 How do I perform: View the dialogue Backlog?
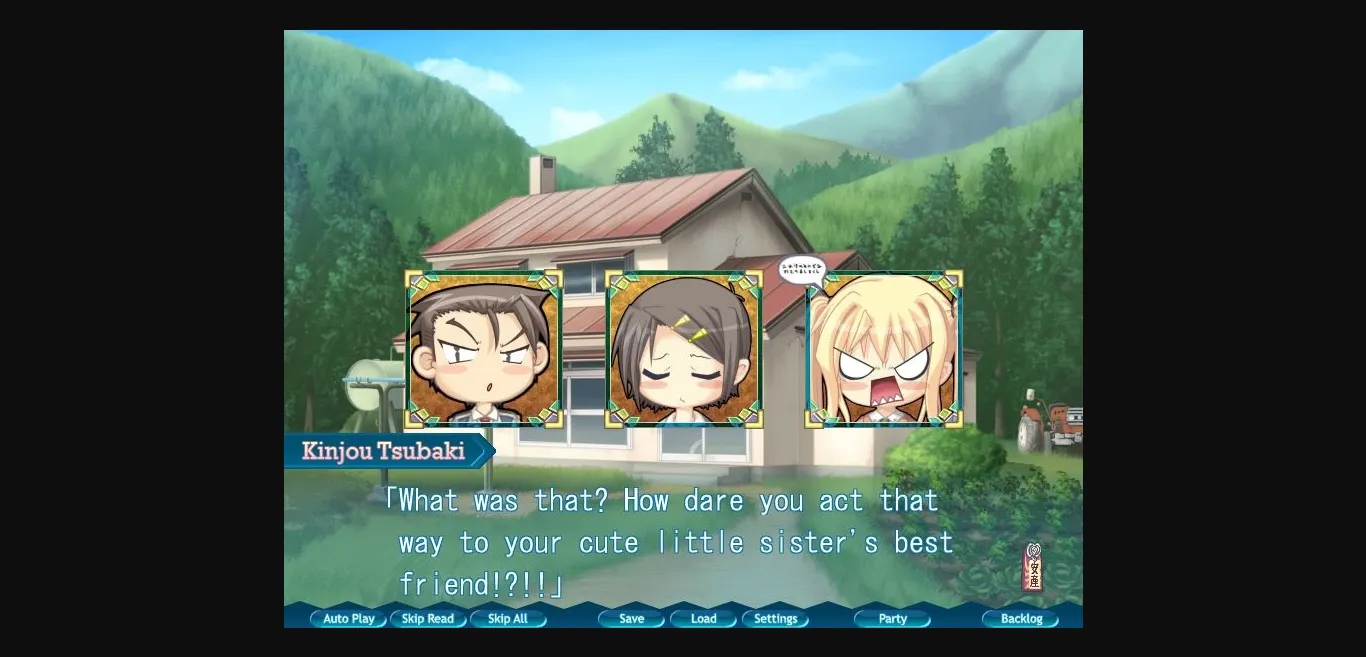click(x=1021, y=619)
